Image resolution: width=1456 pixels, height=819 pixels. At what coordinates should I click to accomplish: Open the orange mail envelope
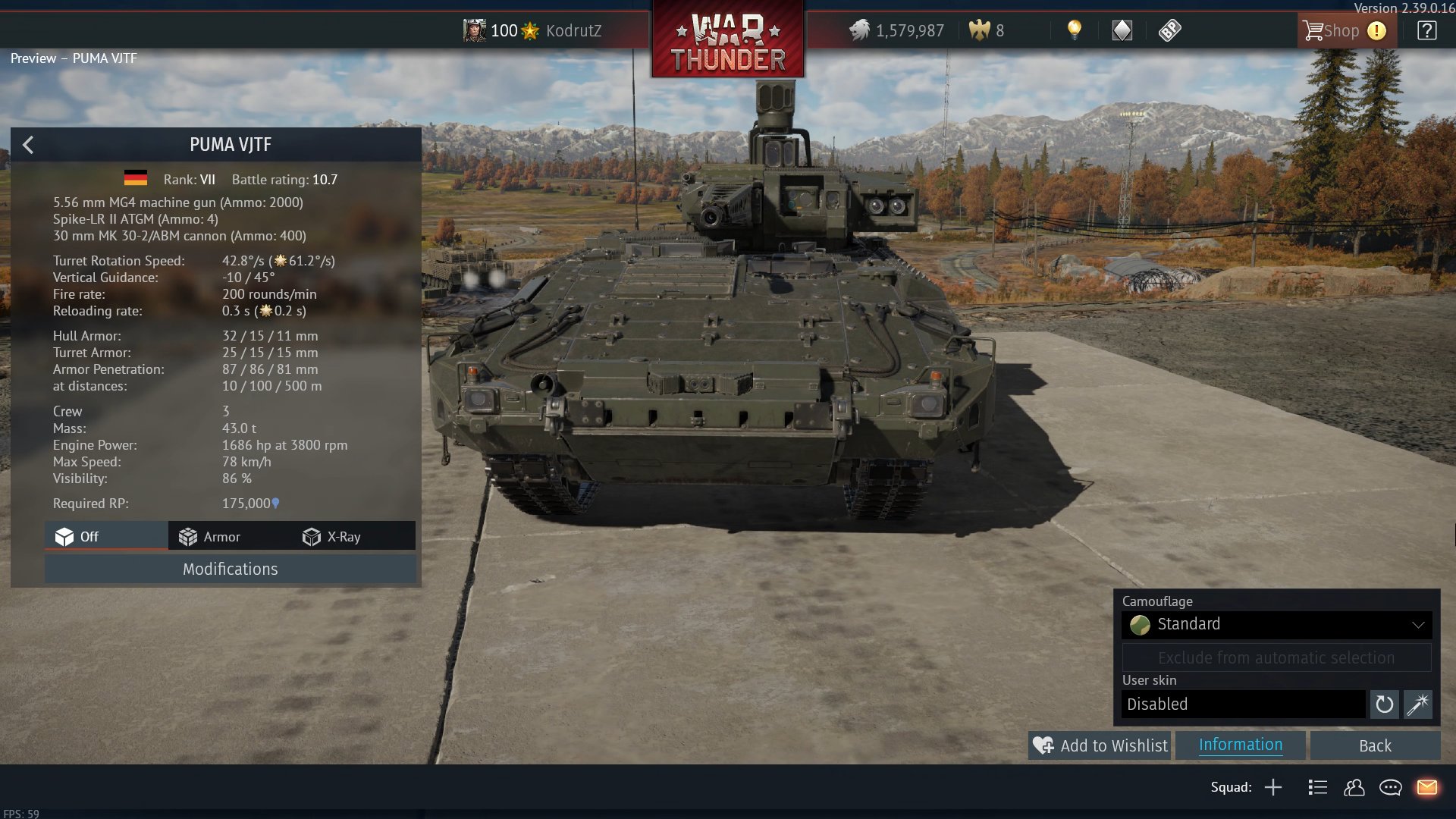(x=1426, y=787)
